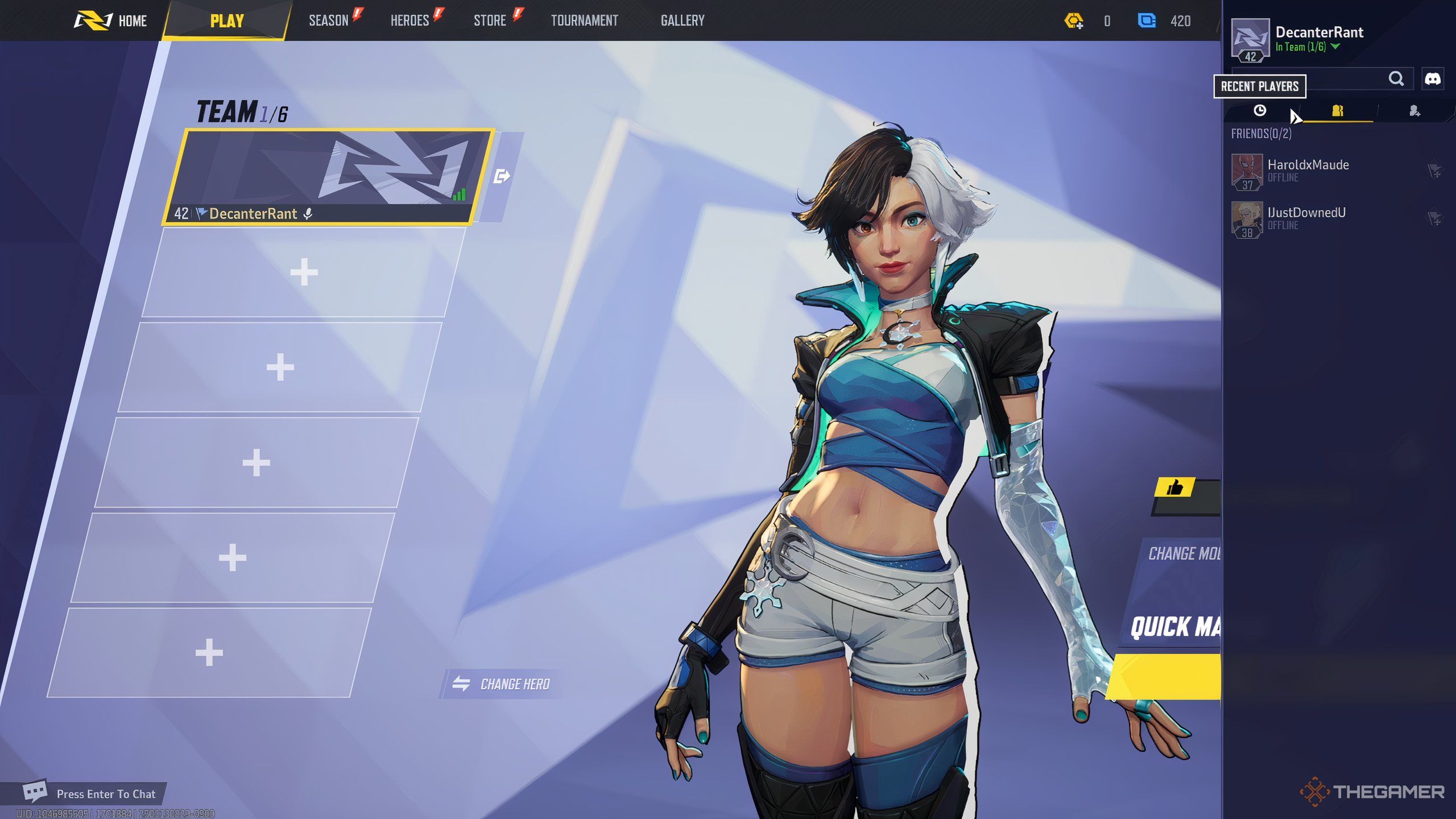
Task: Click the Change Mode button
Action: click(x=1182, y=553)
